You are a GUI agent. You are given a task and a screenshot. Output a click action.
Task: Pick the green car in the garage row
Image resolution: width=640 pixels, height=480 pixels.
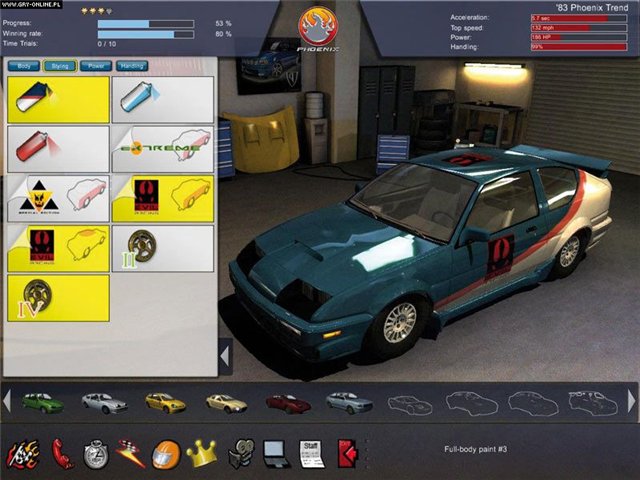tap(41, 403)
